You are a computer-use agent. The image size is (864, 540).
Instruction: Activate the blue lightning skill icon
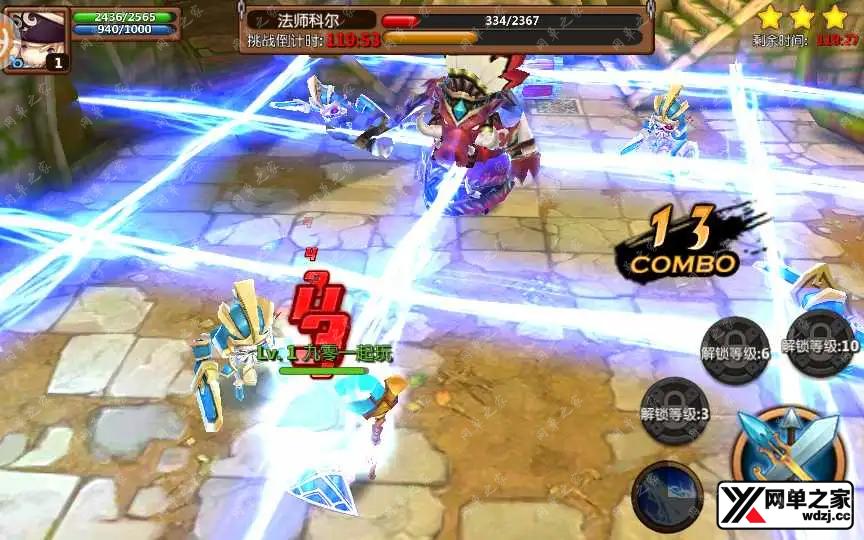coord(667,496)
